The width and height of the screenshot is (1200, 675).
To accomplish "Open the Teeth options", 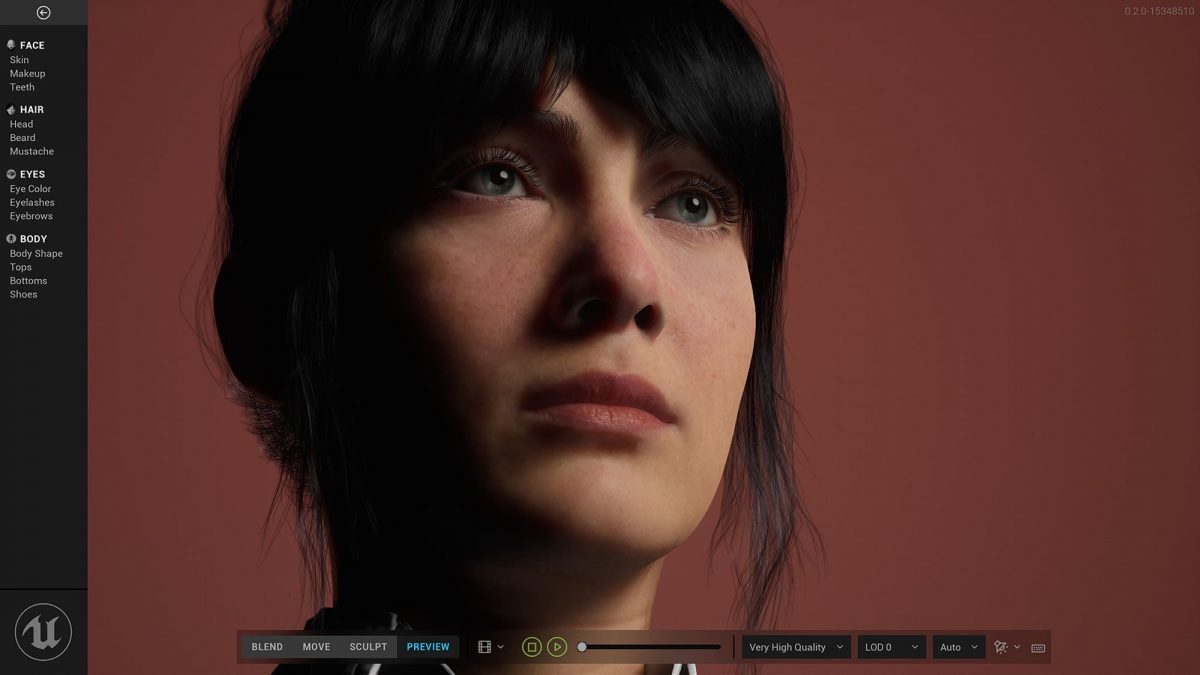I will 22,87.
